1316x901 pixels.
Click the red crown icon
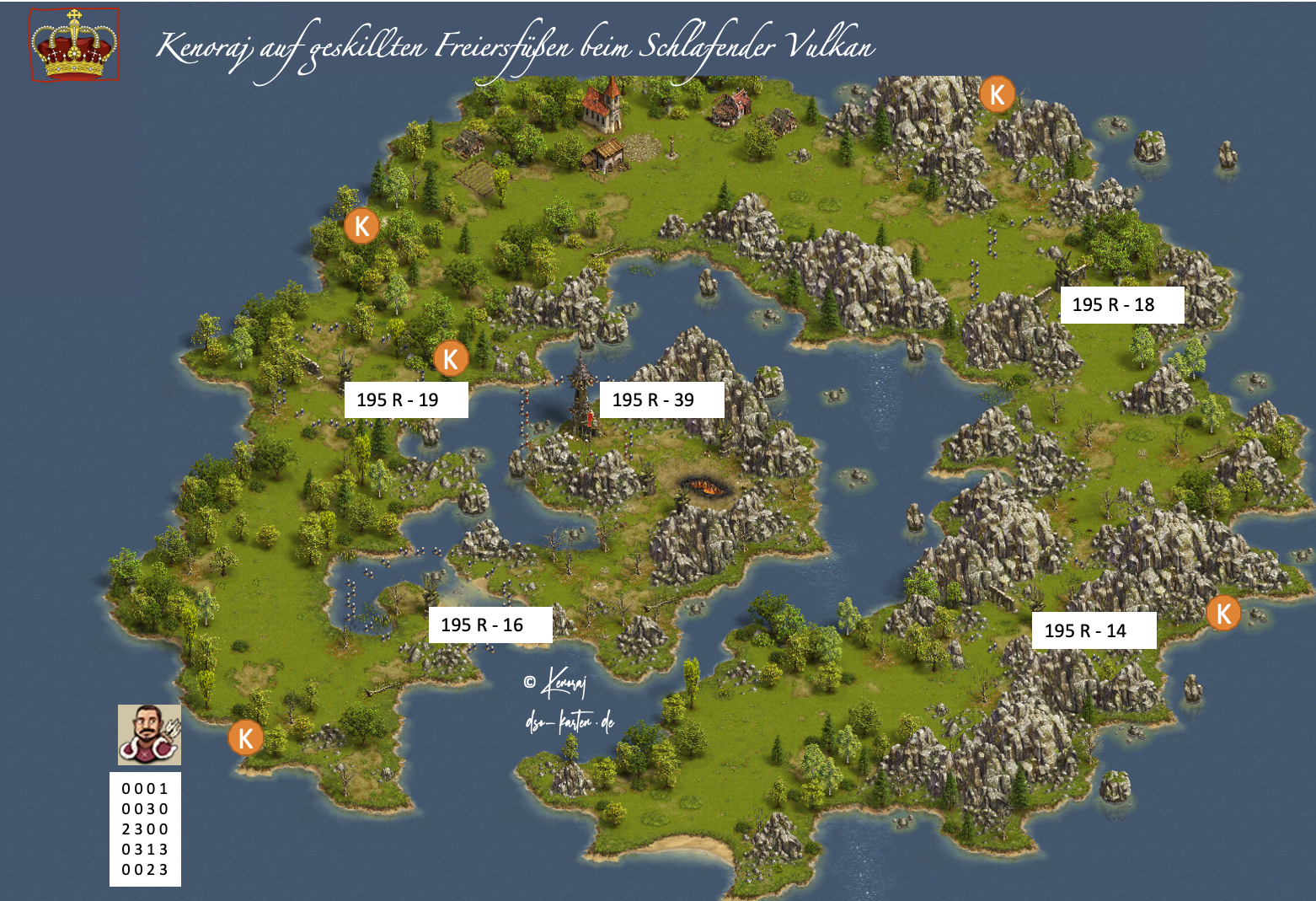[x=74, y=46]
